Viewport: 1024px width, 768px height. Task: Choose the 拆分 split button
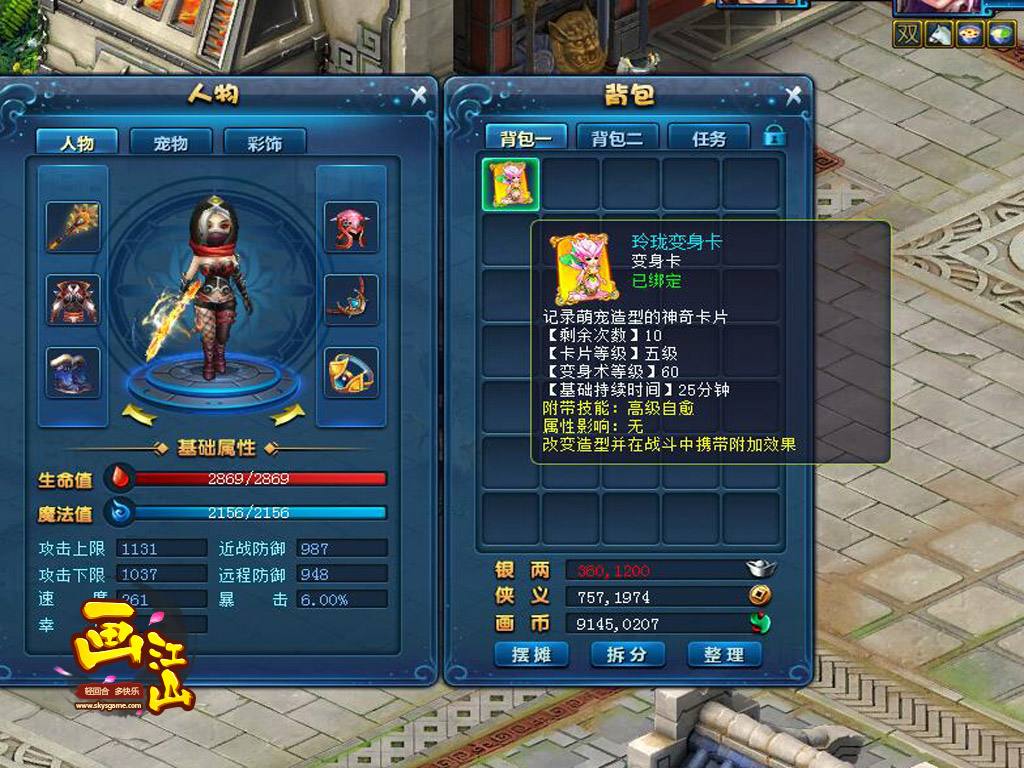(x=627, y=654)
